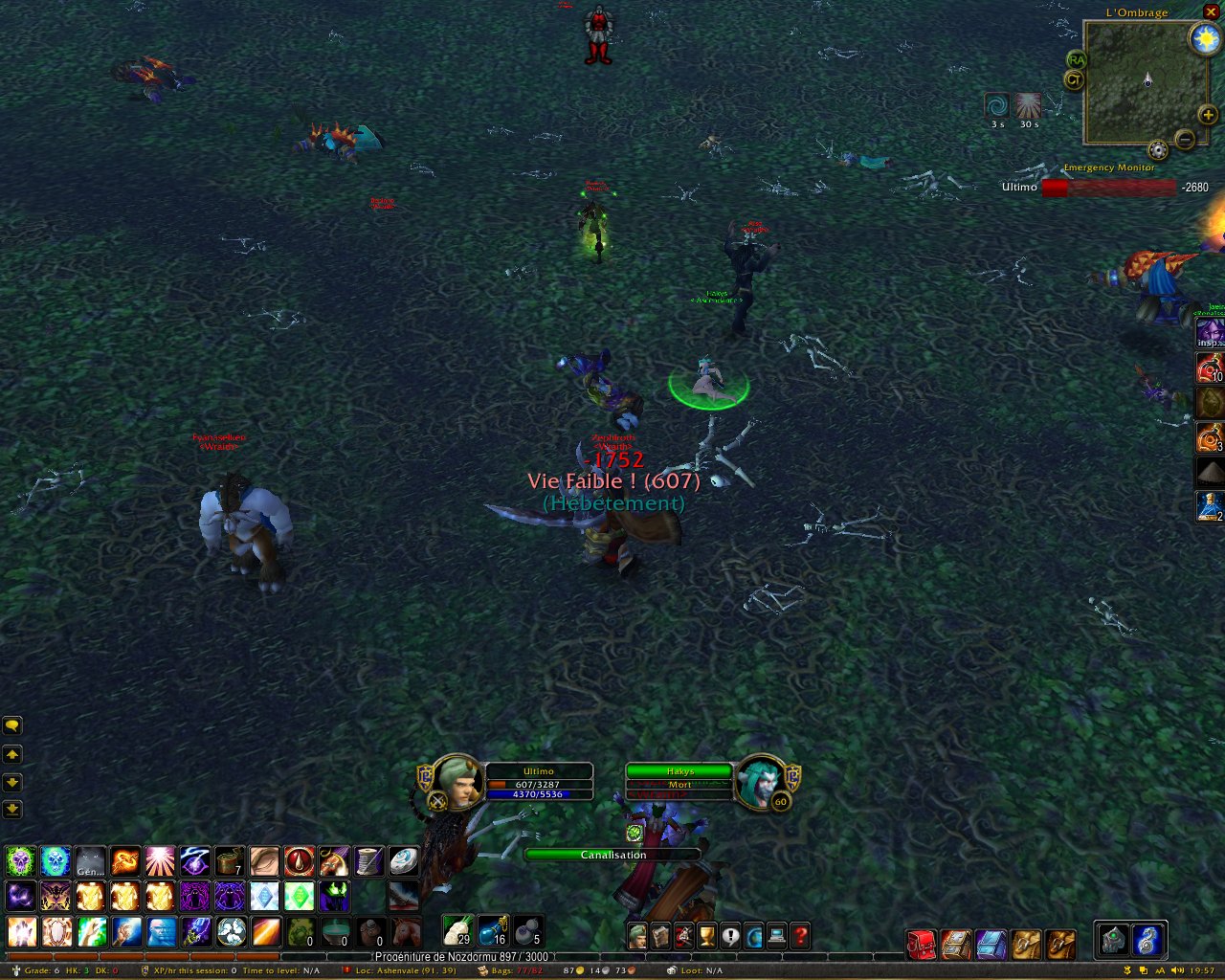This screenshot has width=1225, height=980.
Task: Click the RA minimap button
Action: coord(1077,60)
